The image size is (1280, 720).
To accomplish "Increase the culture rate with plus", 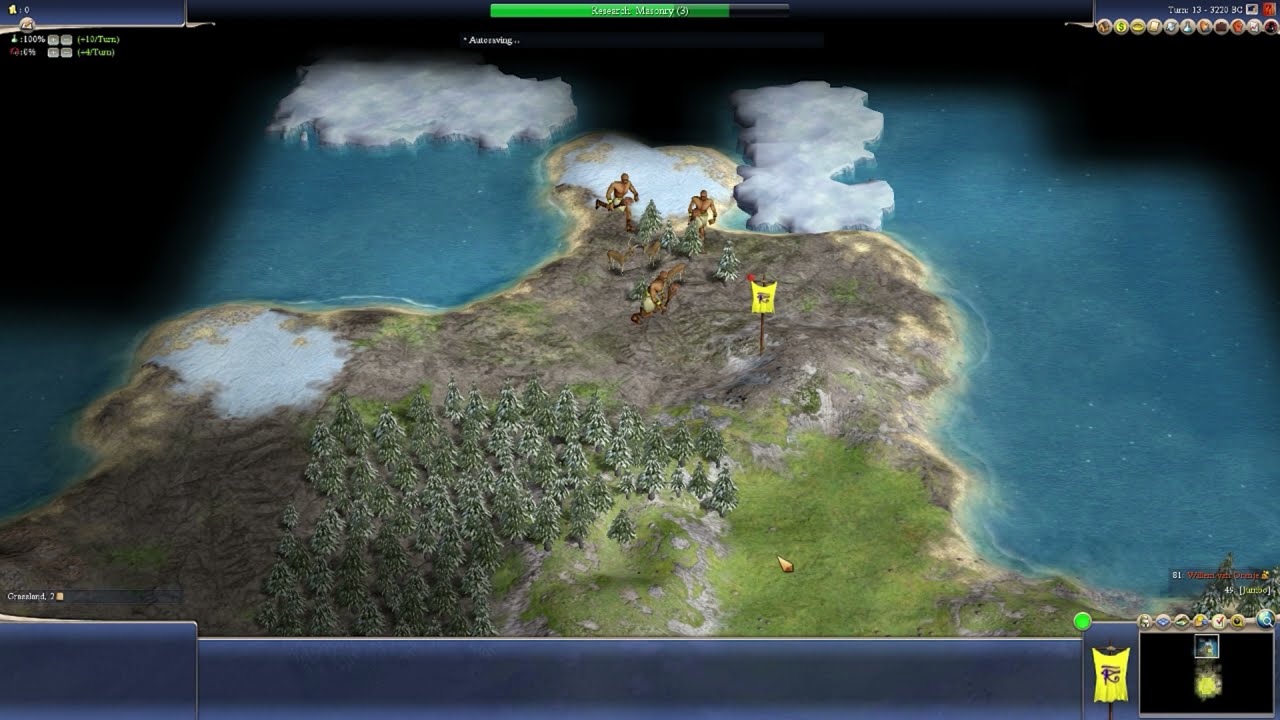I will pyautogui.click(x=53, y=52).
